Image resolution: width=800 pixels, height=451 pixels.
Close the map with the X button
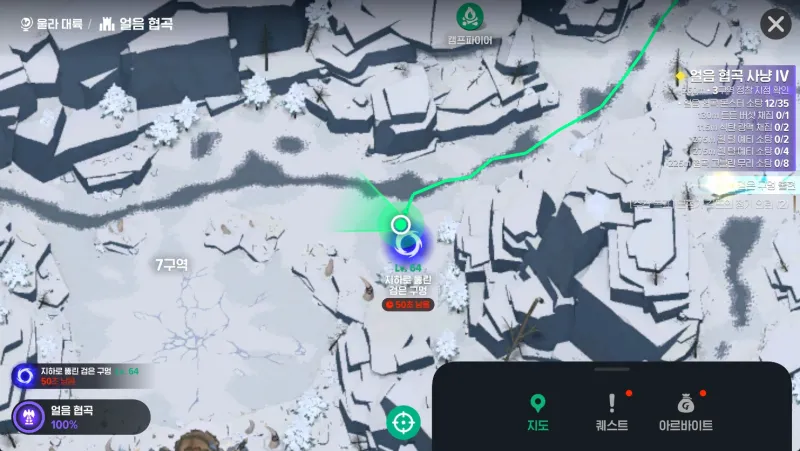tap(776, 24)
